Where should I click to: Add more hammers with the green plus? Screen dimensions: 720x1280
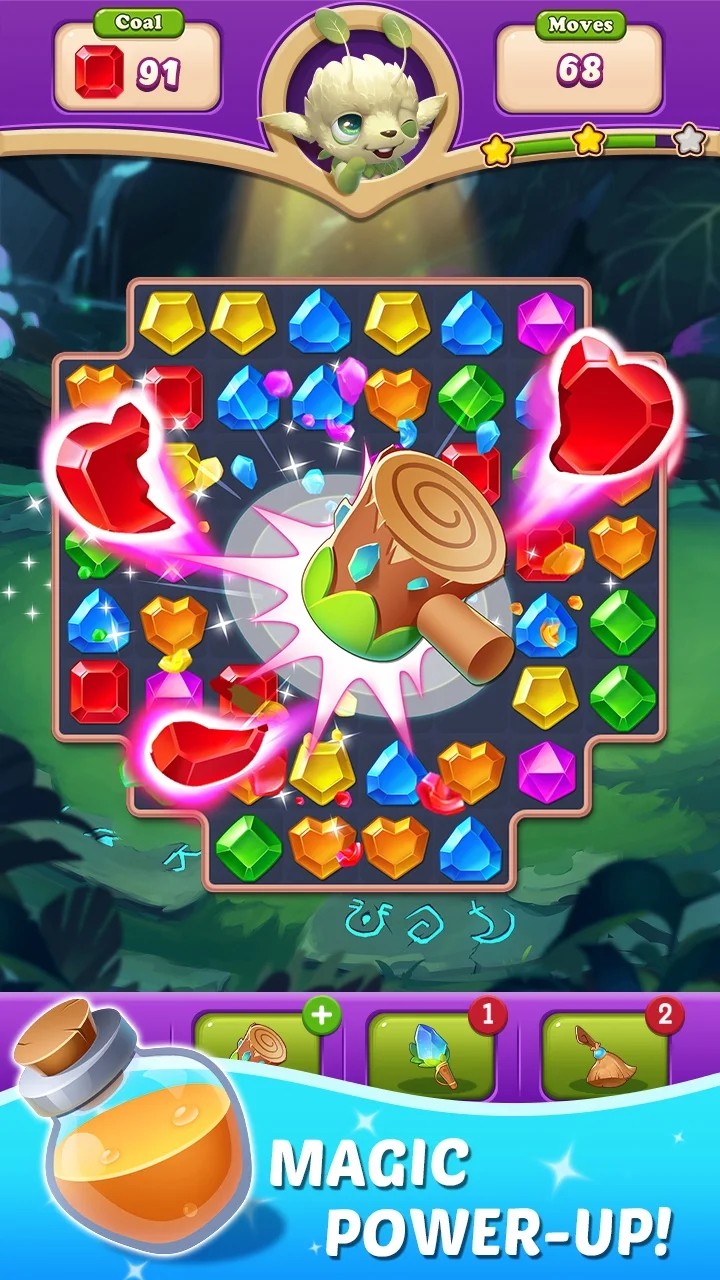323,1015
